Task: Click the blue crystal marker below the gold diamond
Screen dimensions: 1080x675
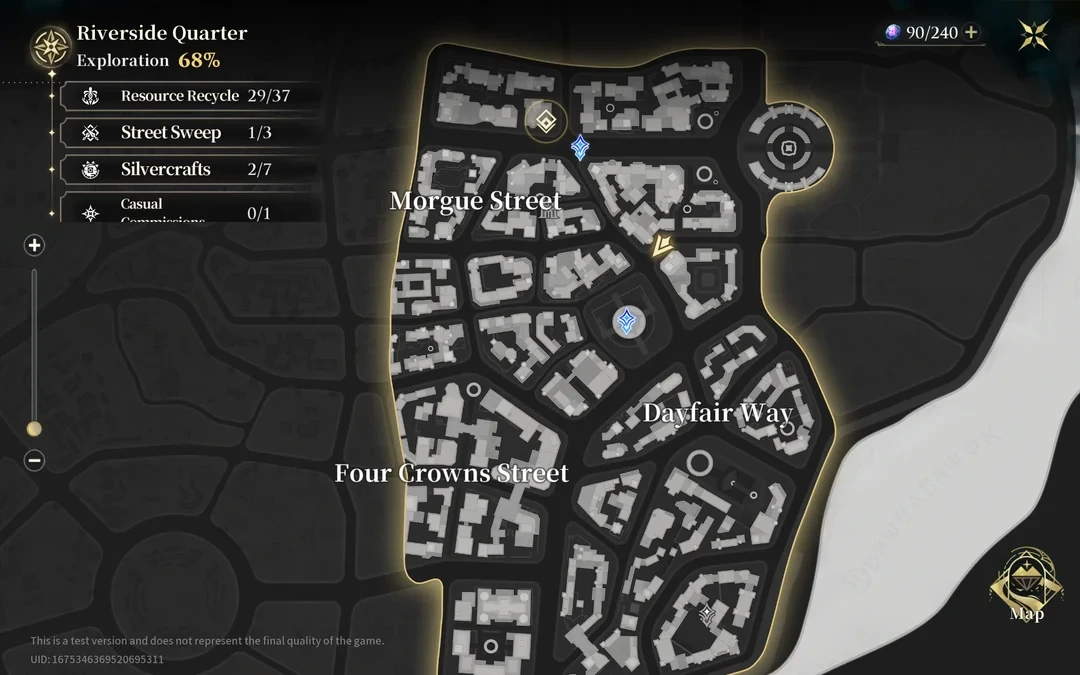Action: (x=579, y=149)
